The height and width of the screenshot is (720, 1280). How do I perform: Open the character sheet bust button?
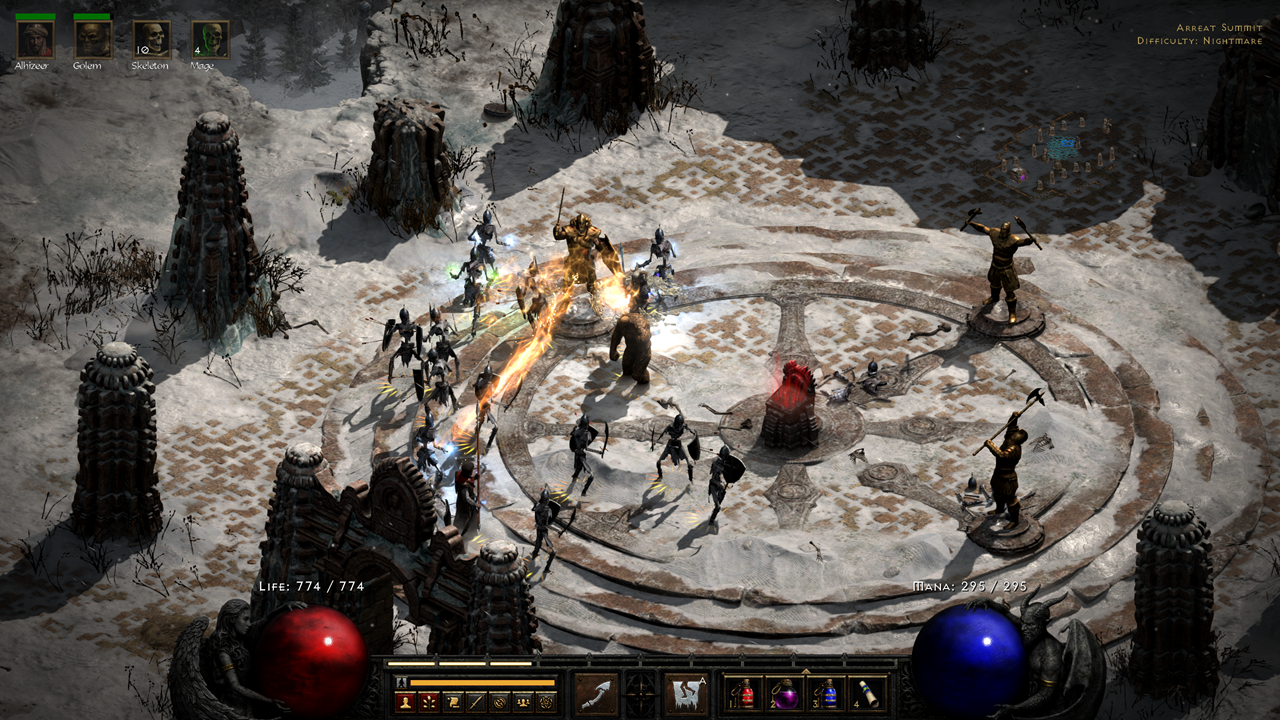pyautogui.click(x=406, y=702)
